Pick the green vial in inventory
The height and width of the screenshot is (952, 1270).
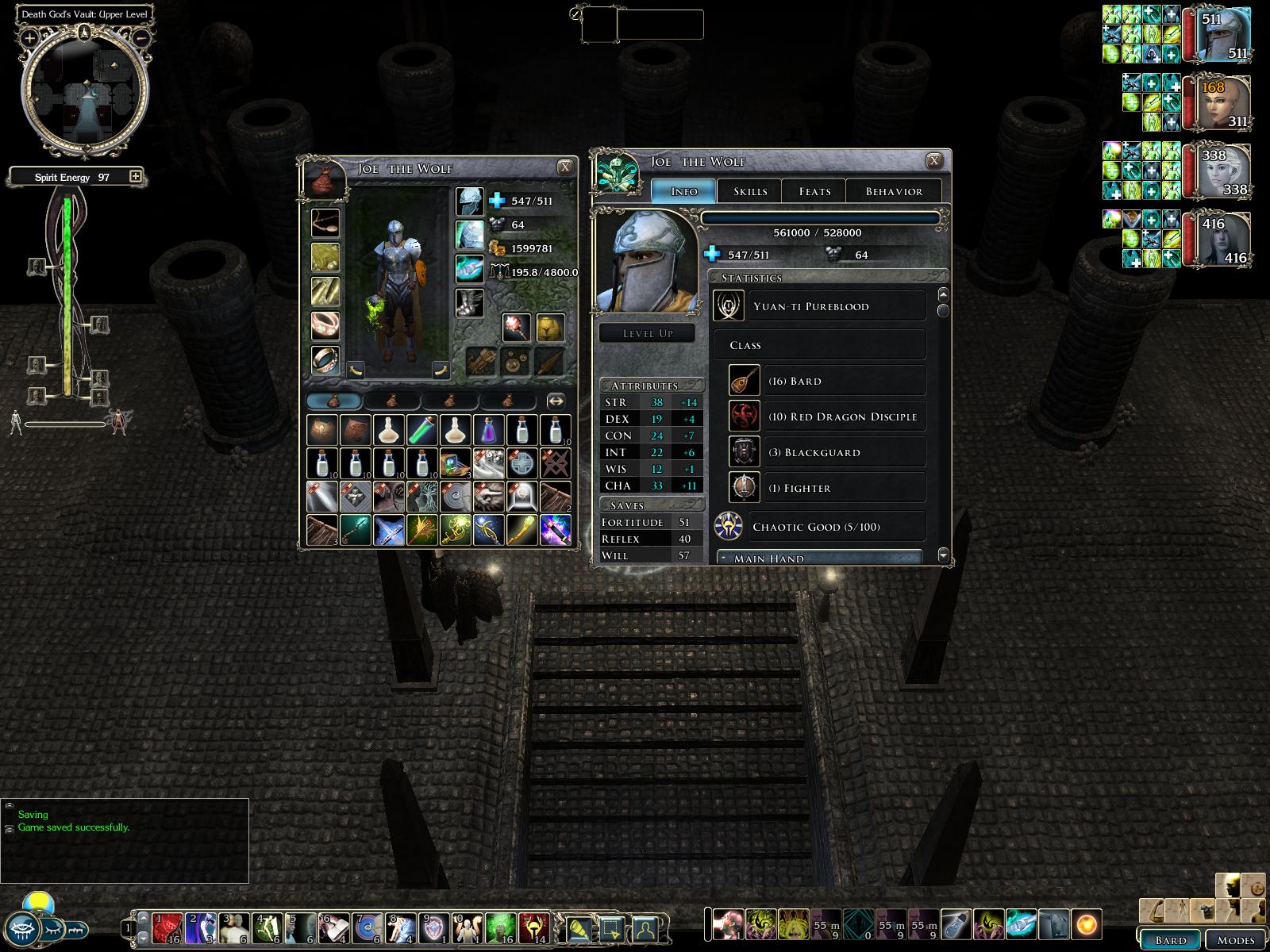(x=422, y=430)
